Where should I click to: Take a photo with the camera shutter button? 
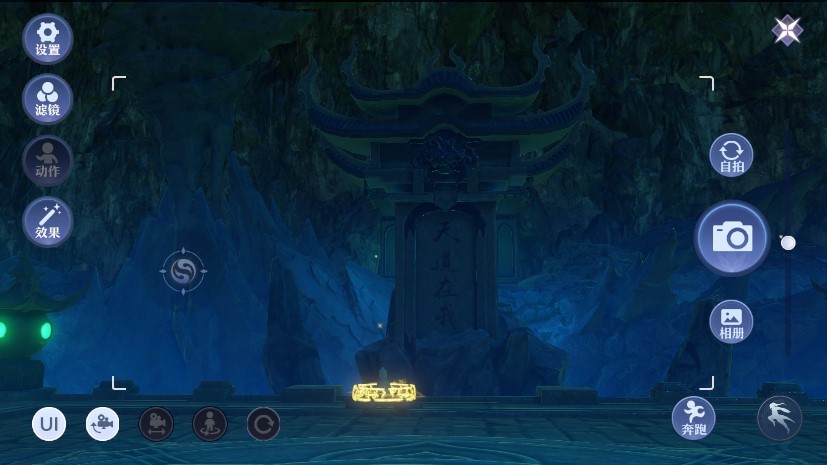[x=732, y=238]
